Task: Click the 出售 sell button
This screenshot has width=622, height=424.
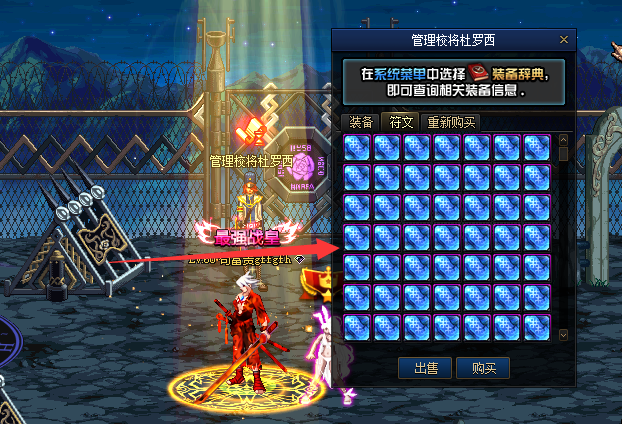Action: coord(425,368)
